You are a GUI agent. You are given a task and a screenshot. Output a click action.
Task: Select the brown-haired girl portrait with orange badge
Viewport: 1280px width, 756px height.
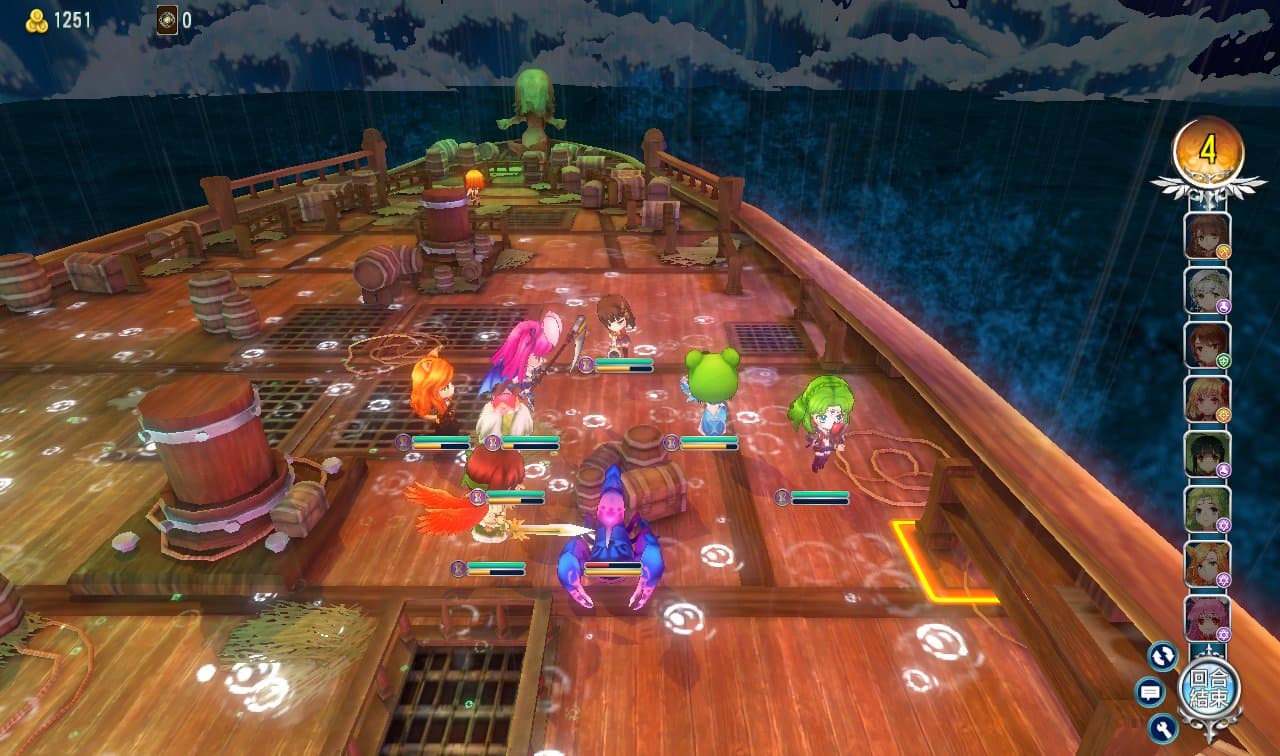[1207, 236]
